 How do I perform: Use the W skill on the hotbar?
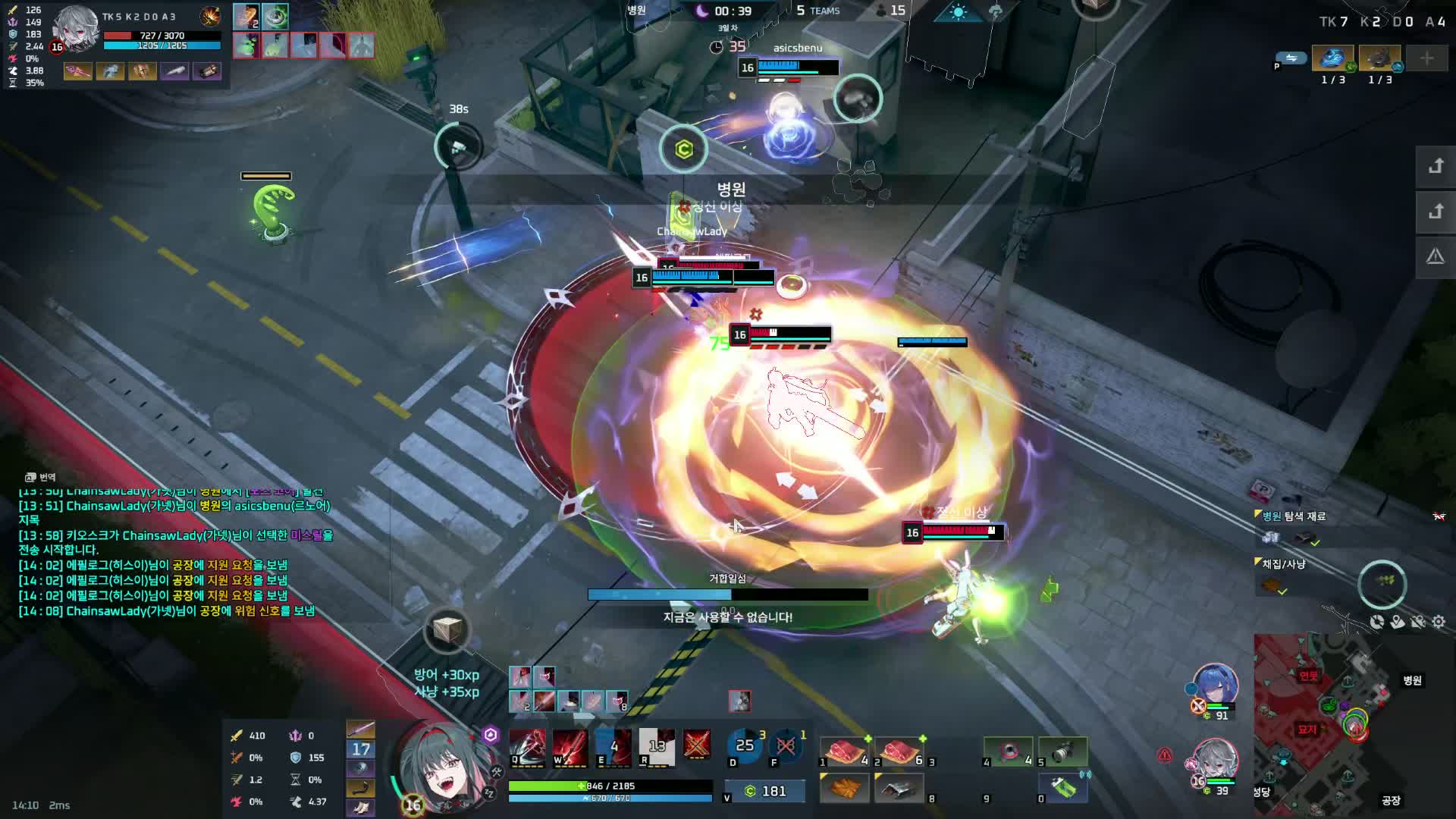click(570, 747)
